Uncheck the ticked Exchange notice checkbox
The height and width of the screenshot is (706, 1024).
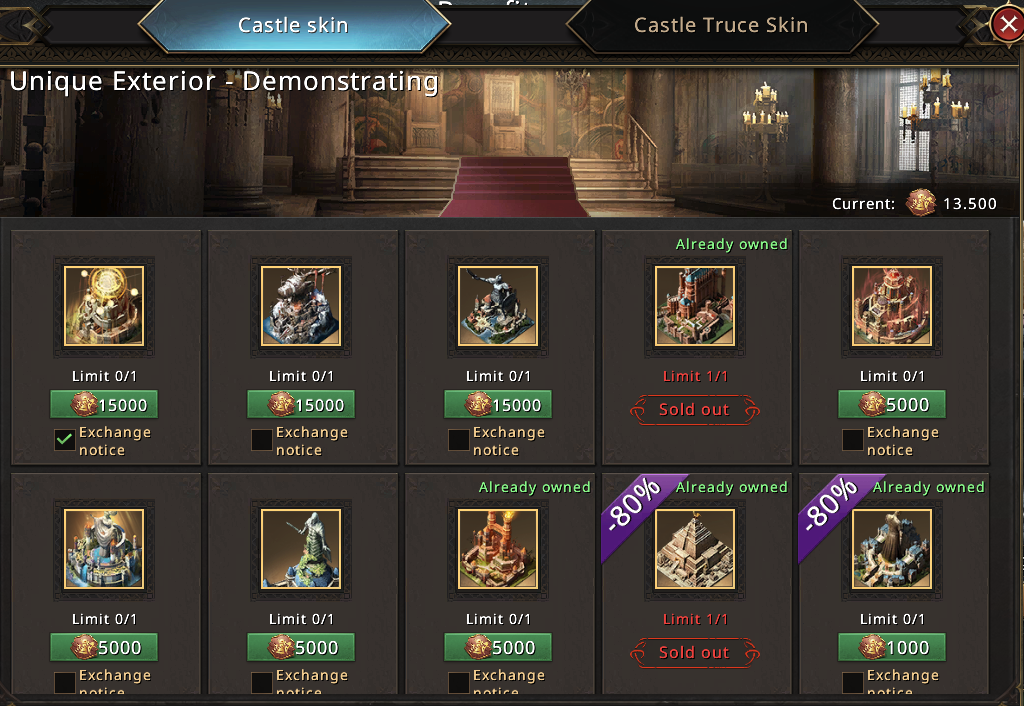65,440
